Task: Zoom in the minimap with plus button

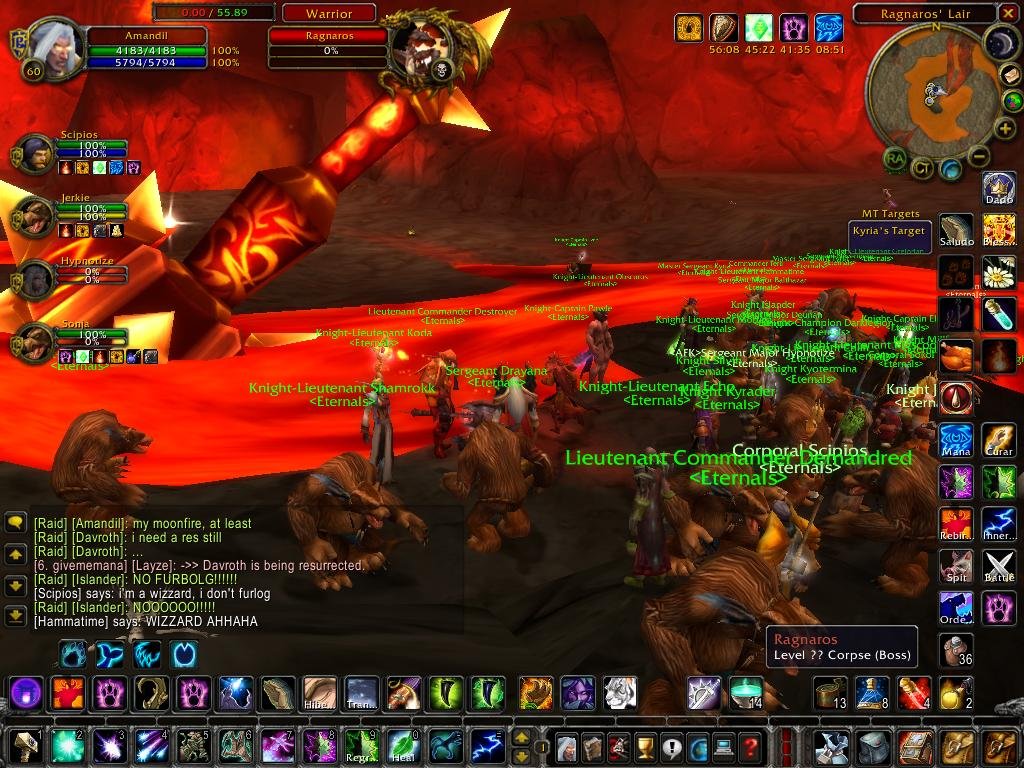Action: point(1005,129)
